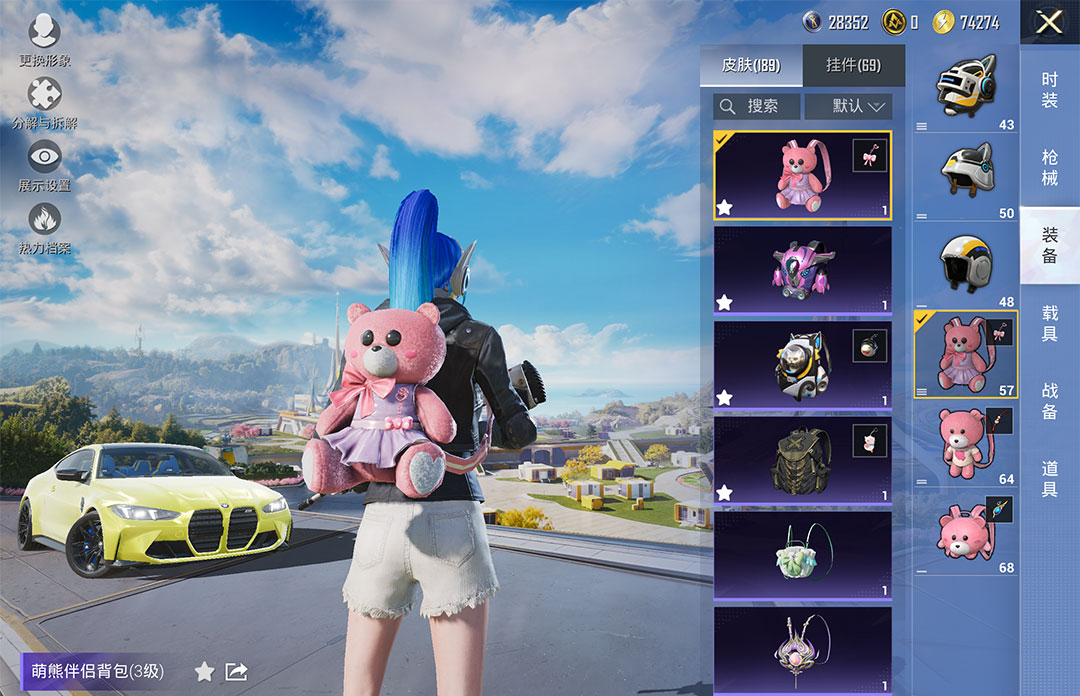The width and height of the screenshot is (1080, 696).
Task: Open 热力档案 flame archive
Action: 45,226
